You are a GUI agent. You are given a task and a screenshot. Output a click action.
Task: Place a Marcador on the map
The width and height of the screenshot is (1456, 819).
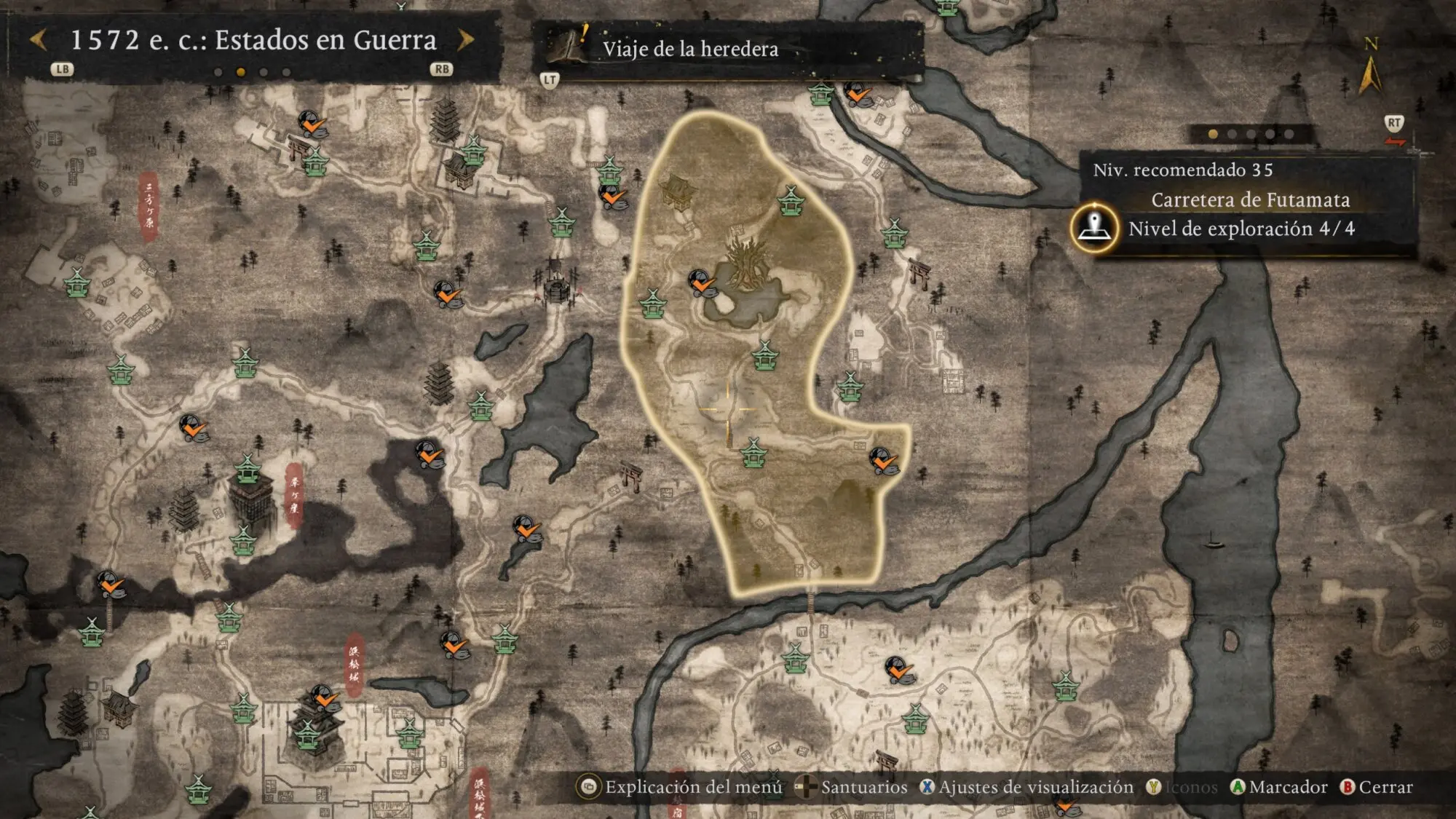(x=1278, y=787)
